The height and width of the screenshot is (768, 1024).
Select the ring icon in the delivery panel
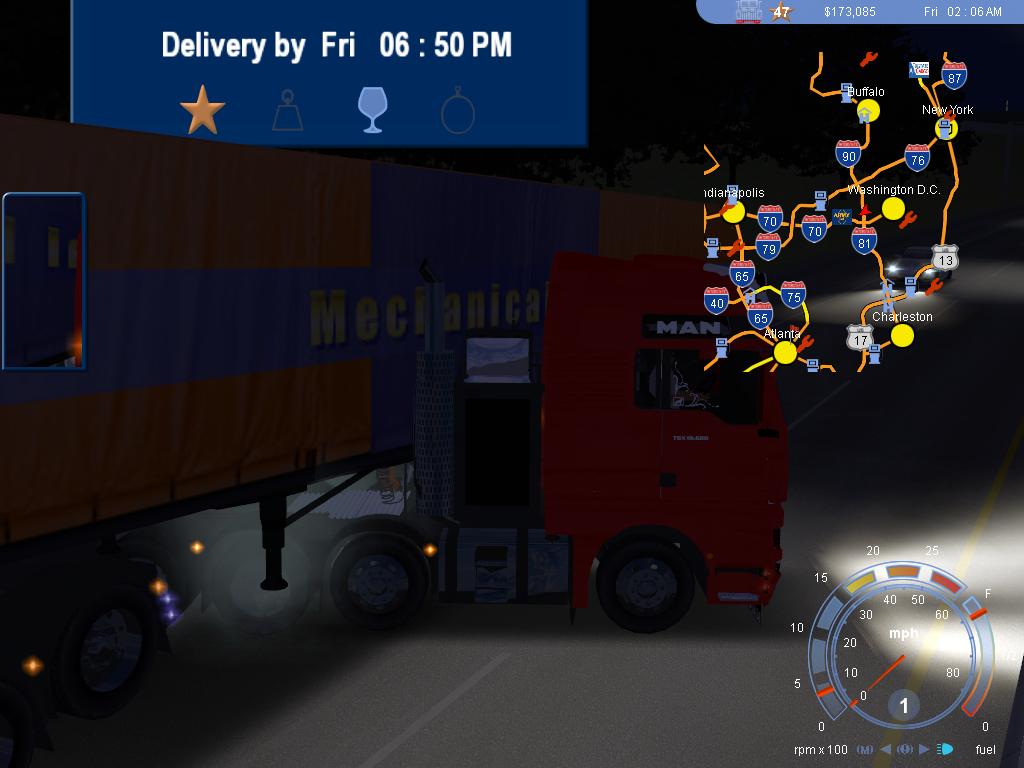click(x=457, y=111)
